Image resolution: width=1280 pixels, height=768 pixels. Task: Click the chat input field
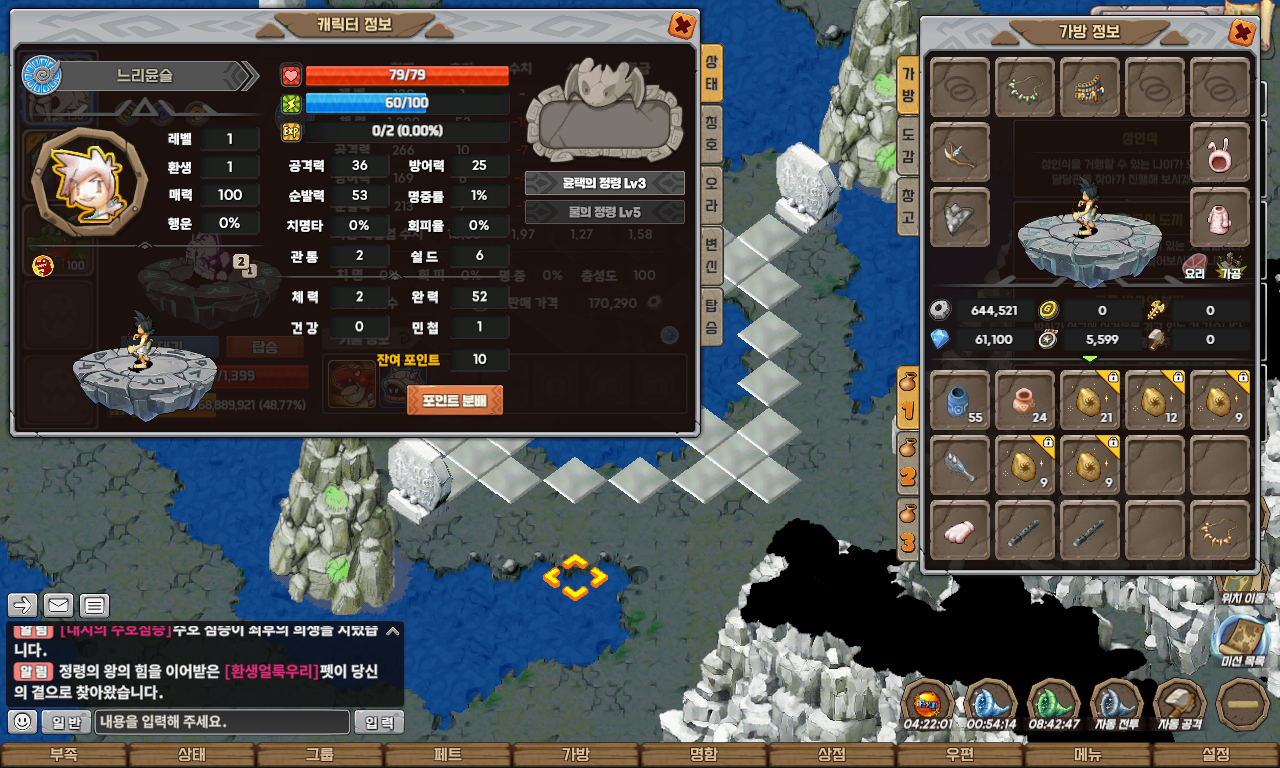point(224,722)
